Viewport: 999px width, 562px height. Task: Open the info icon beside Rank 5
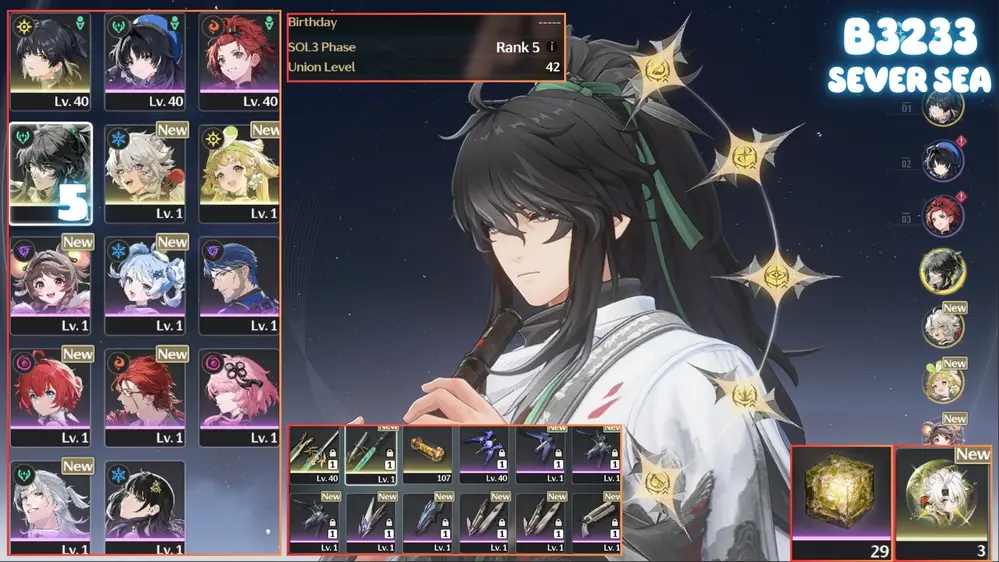pyautogui.click(x=551, y=47)
